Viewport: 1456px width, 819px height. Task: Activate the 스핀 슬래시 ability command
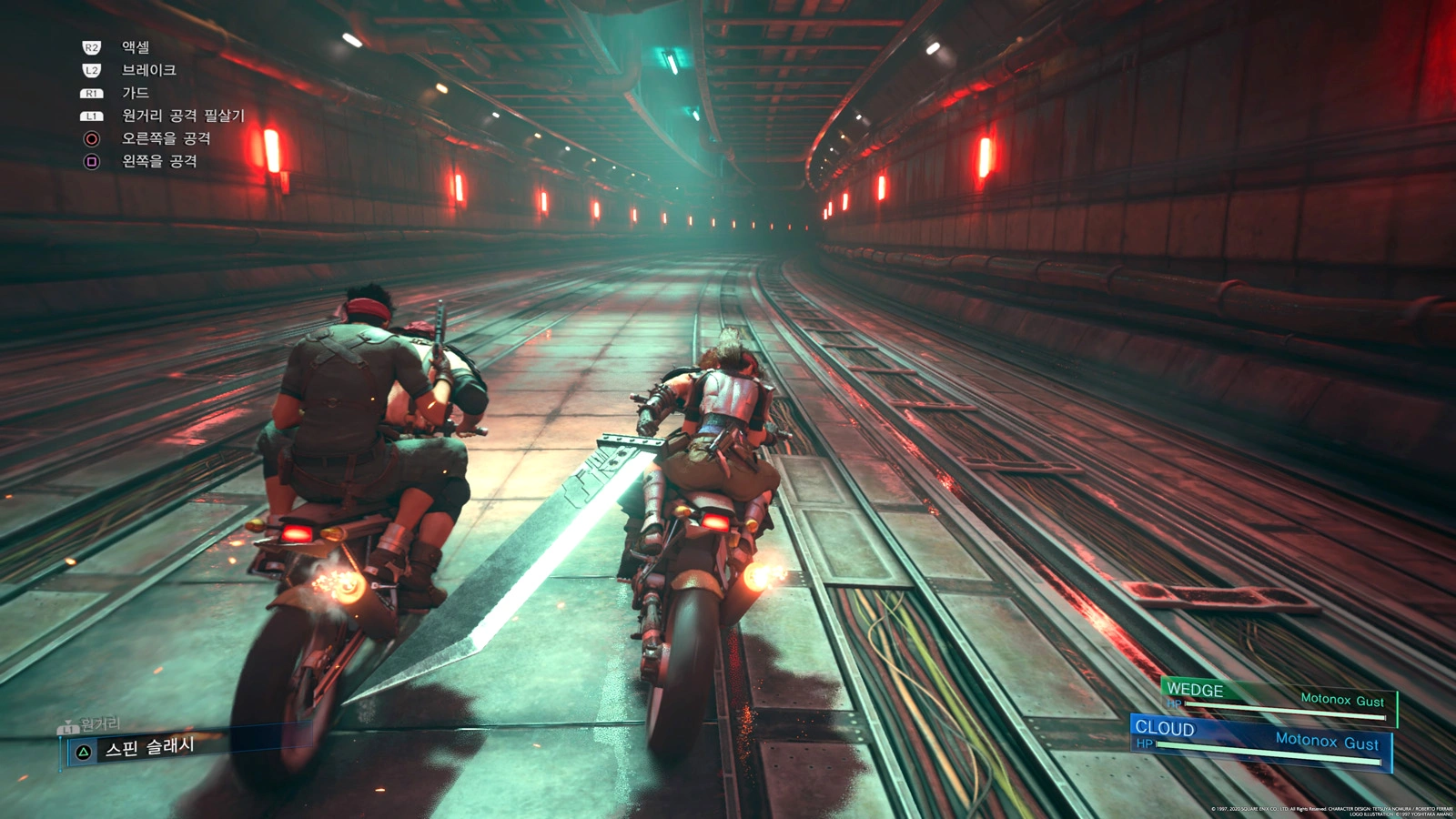point(148,748)
